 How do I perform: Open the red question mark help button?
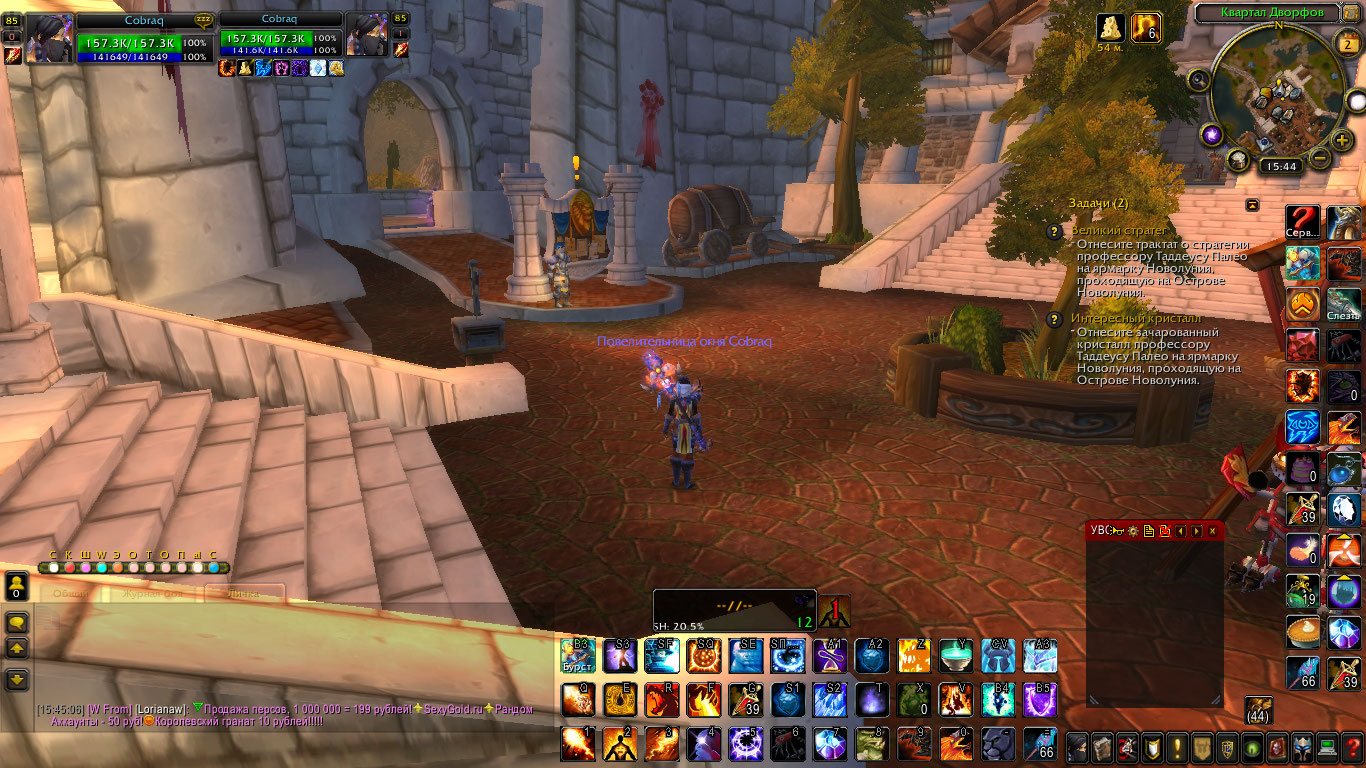1353,746
